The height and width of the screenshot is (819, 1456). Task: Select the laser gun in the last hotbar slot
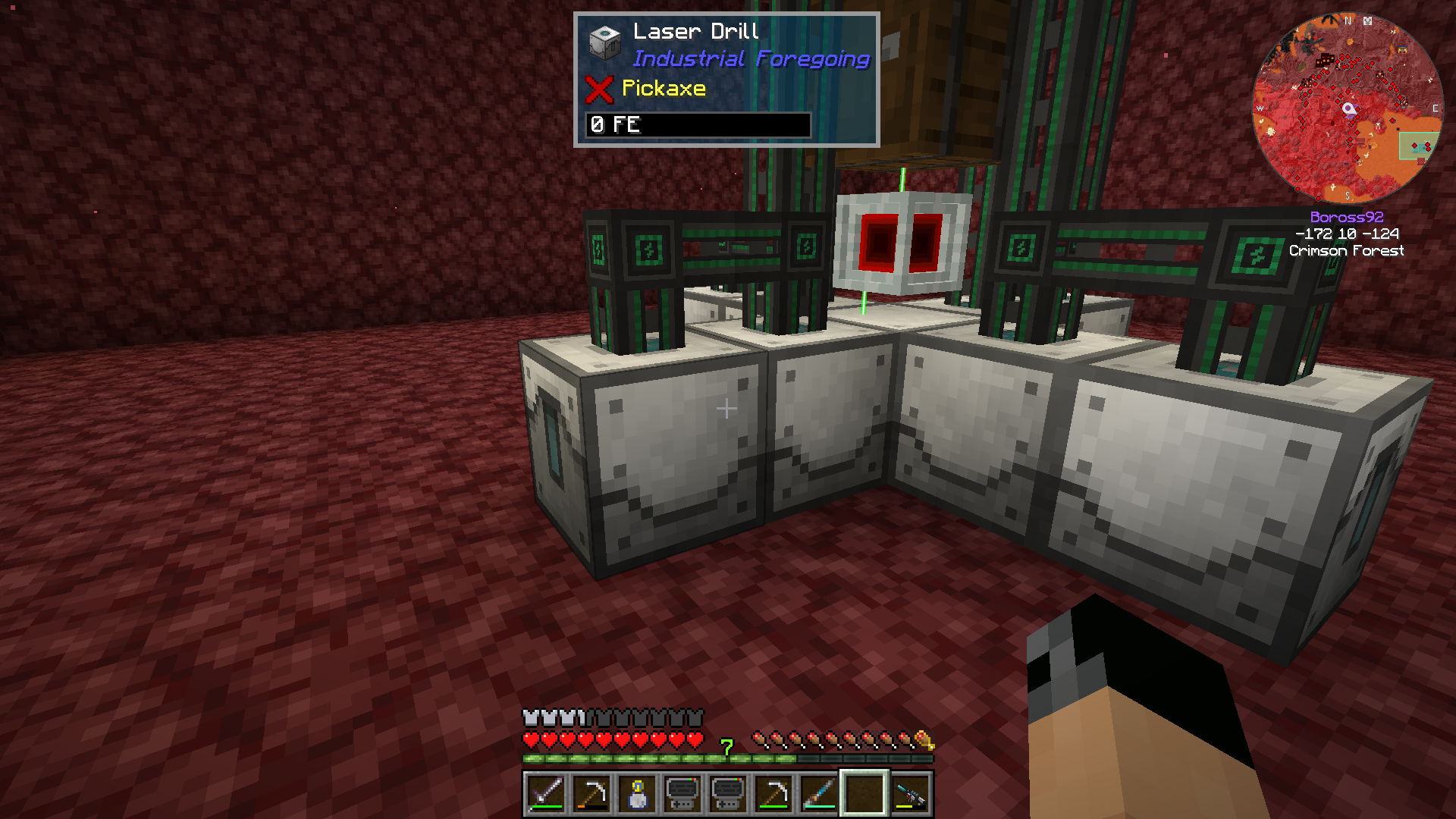[x=910, y=794]
